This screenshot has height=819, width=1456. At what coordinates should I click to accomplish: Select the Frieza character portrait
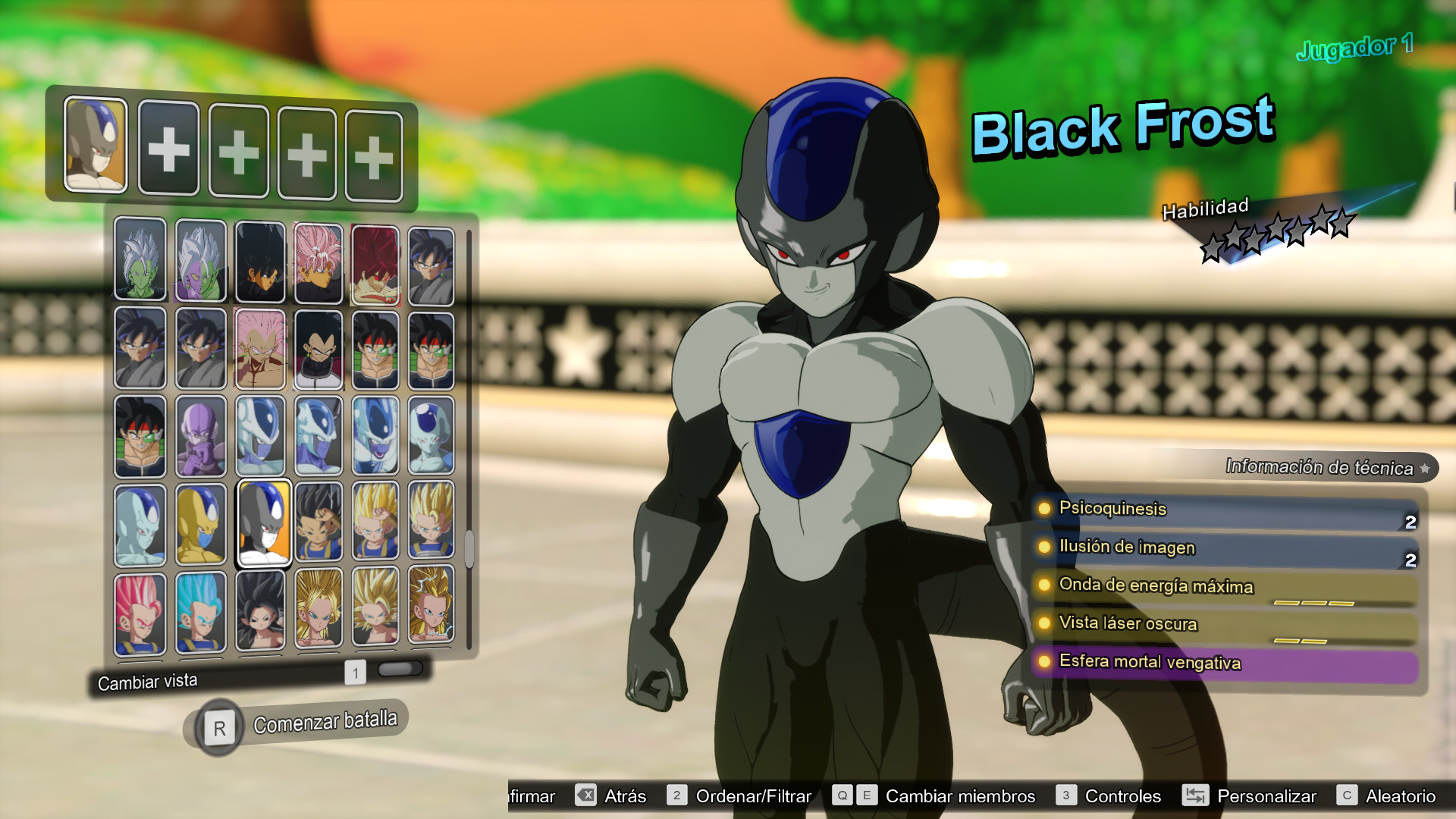(x=431, y=433)
